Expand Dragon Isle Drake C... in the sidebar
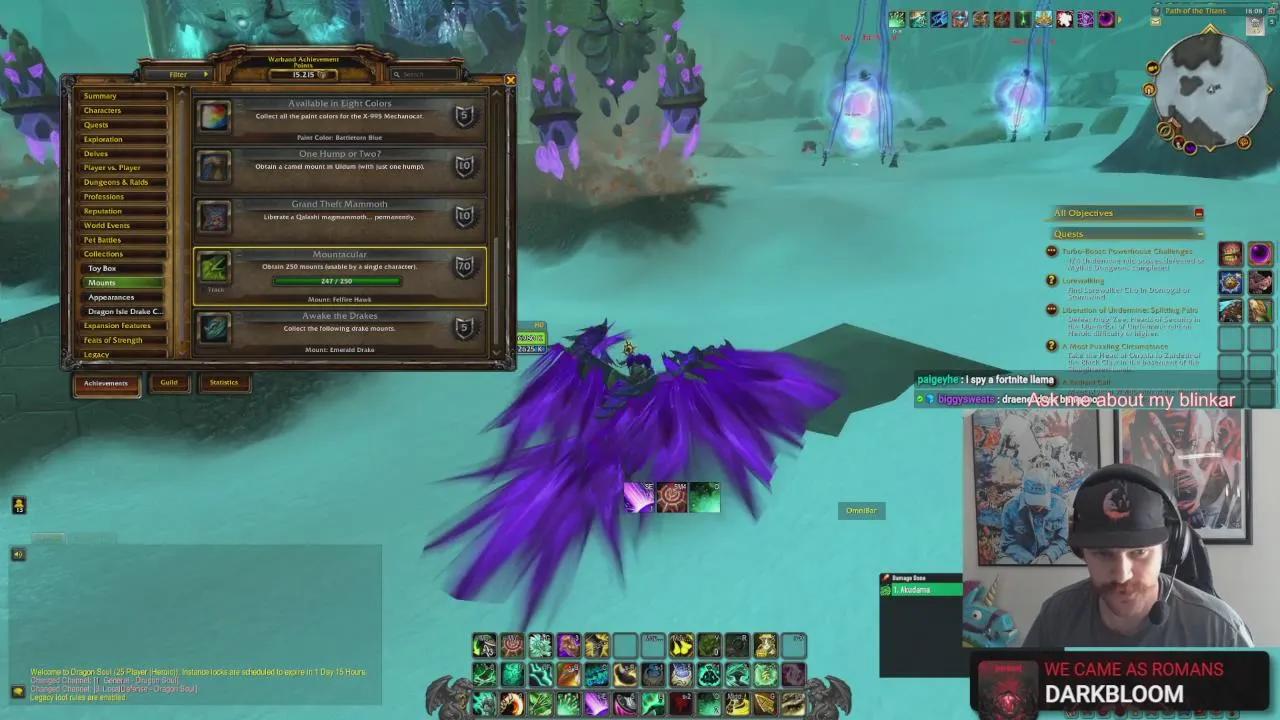 [x=123, y=311]
